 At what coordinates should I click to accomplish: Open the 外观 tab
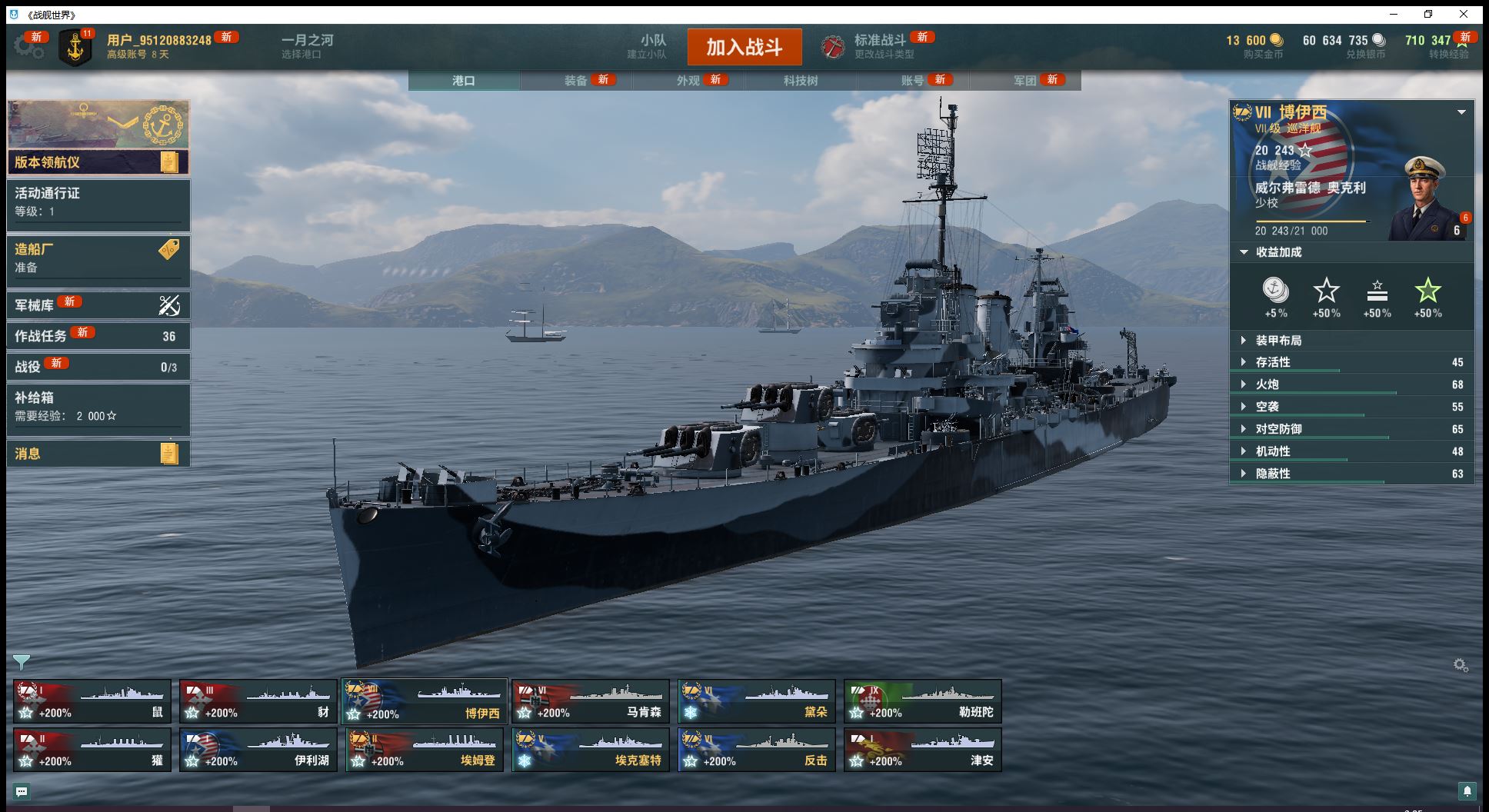688,80
